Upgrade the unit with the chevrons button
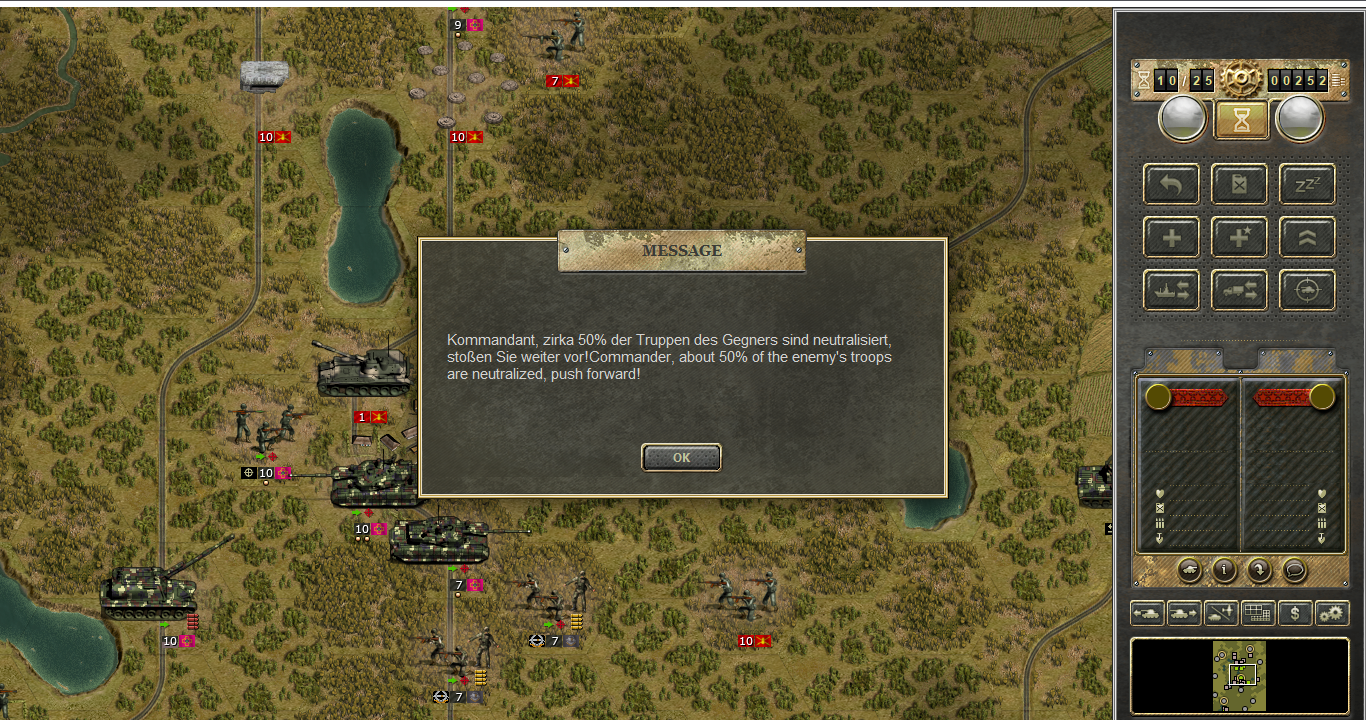 click(1307, 238)
